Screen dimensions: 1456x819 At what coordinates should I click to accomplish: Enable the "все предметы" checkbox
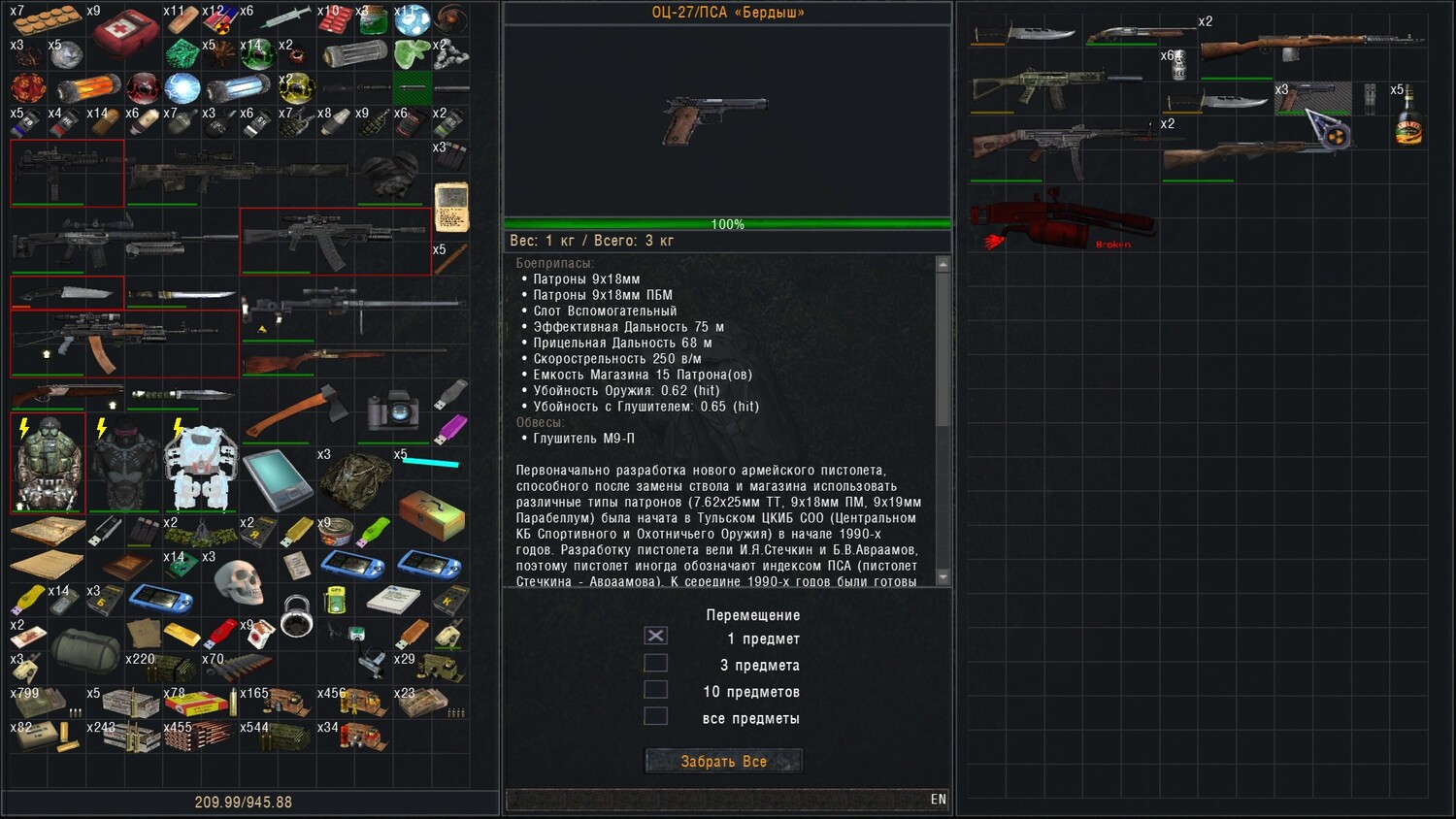click(x=656, y=717)
